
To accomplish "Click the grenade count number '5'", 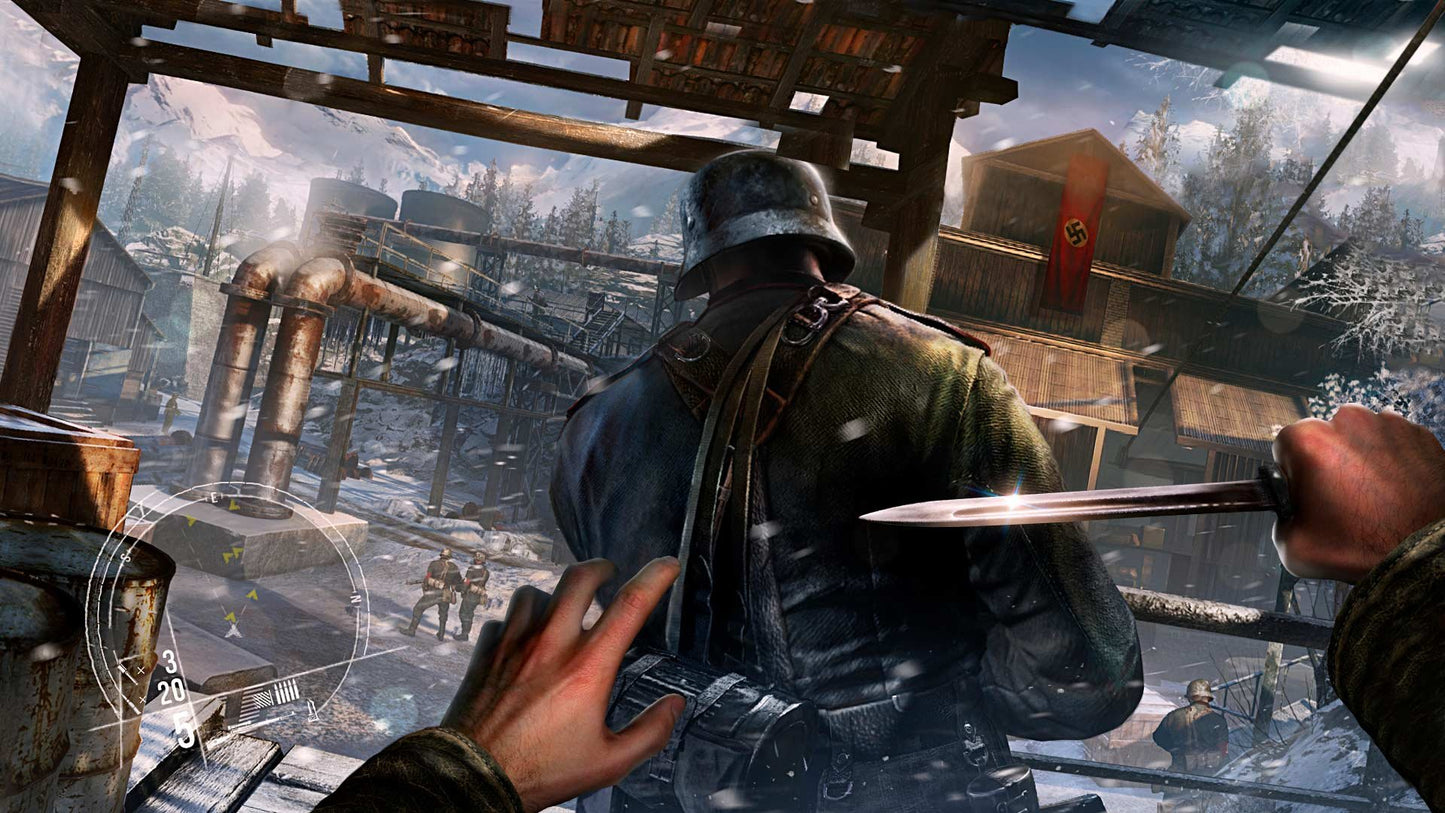I will coord(184,728).
